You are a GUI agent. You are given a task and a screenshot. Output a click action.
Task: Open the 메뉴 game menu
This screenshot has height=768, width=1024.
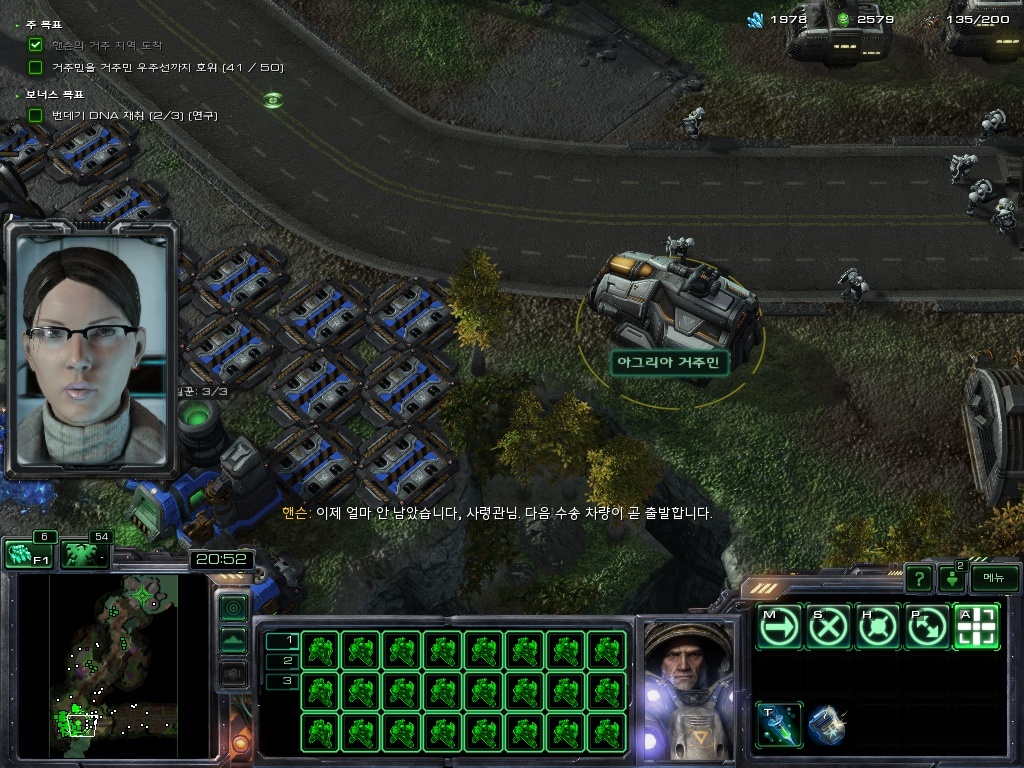[993, 578]
